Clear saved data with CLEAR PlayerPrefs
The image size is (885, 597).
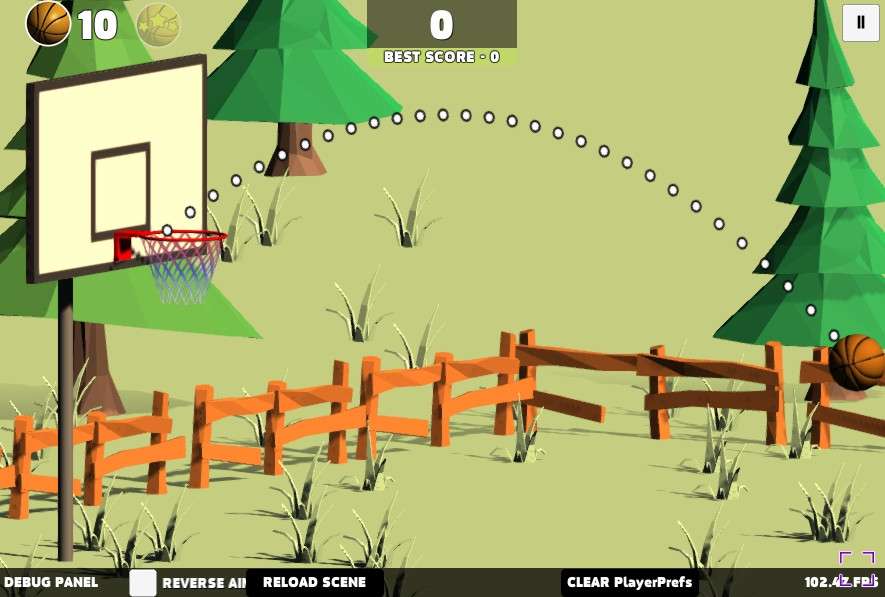point(629,582)
